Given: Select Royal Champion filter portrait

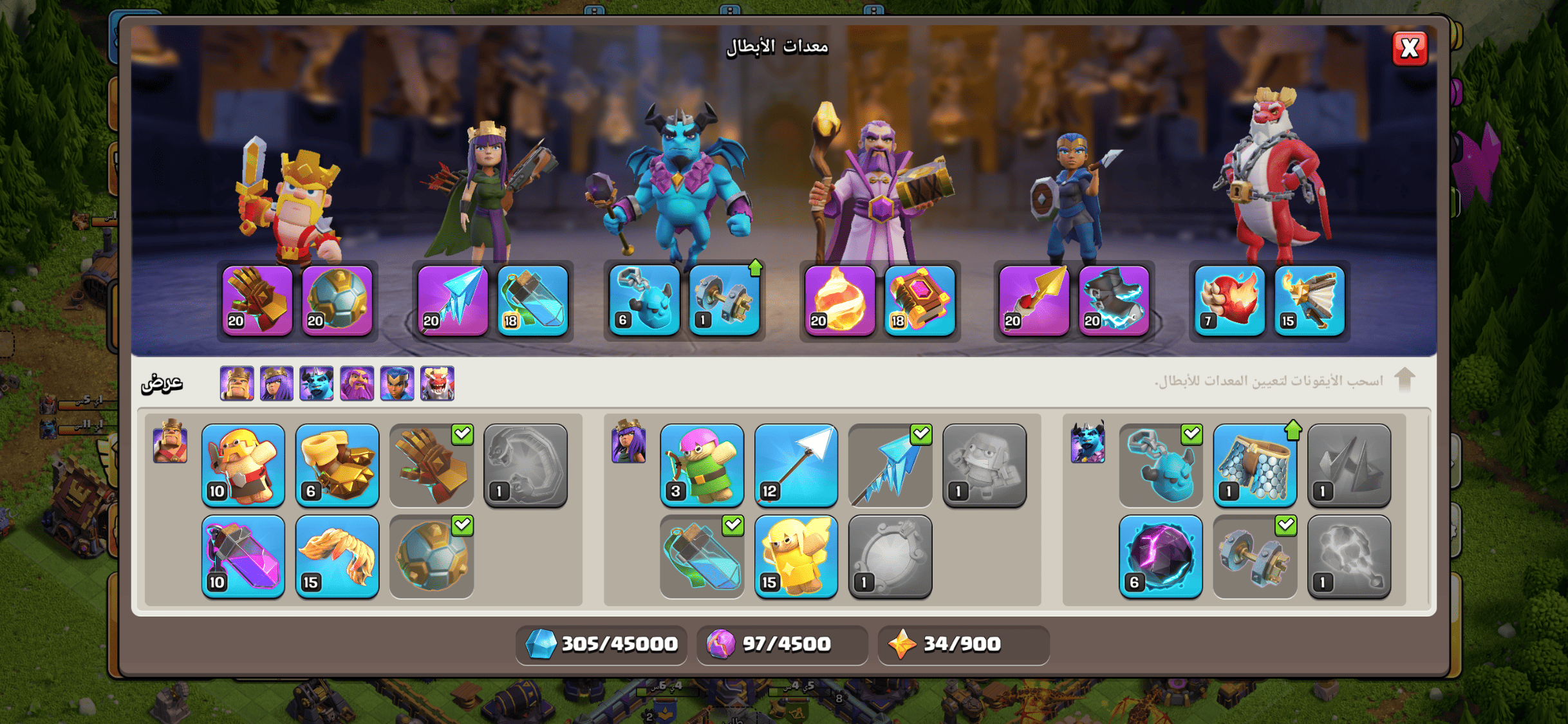Looking at the screenshot, I should click(397, 384).
